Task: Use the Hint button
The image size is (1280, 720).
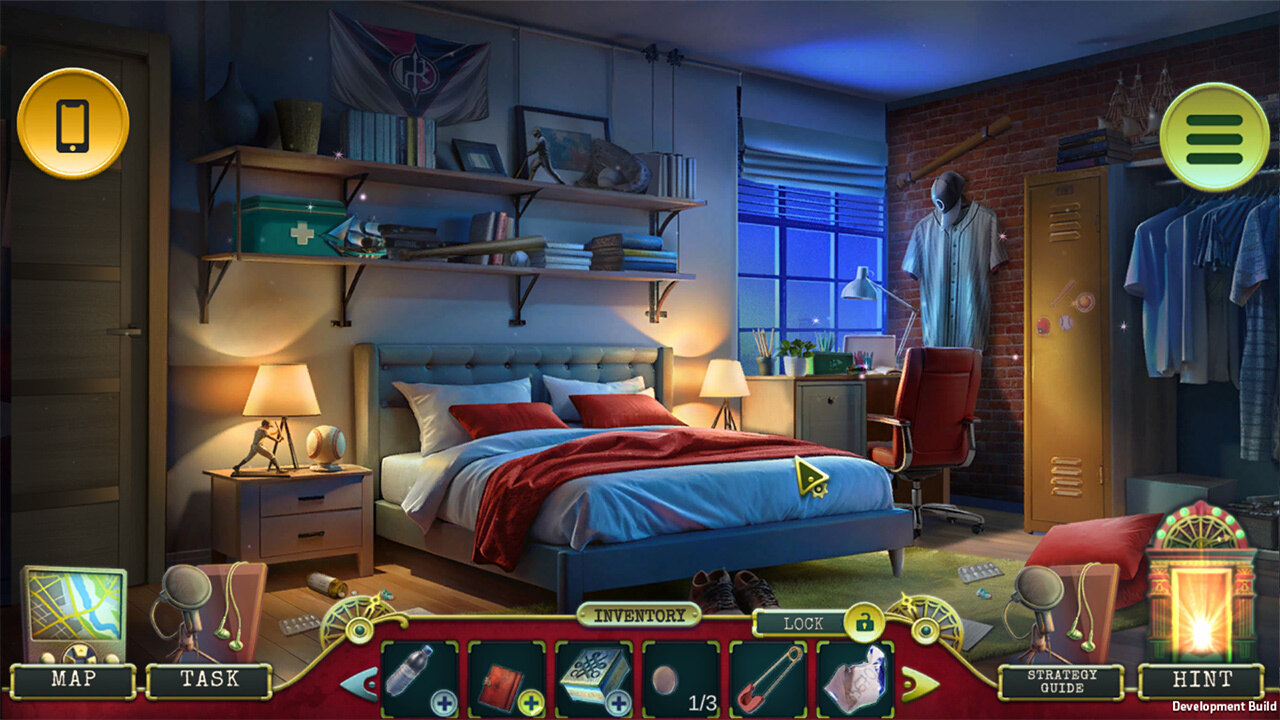Action: (x=1201, y=680)
